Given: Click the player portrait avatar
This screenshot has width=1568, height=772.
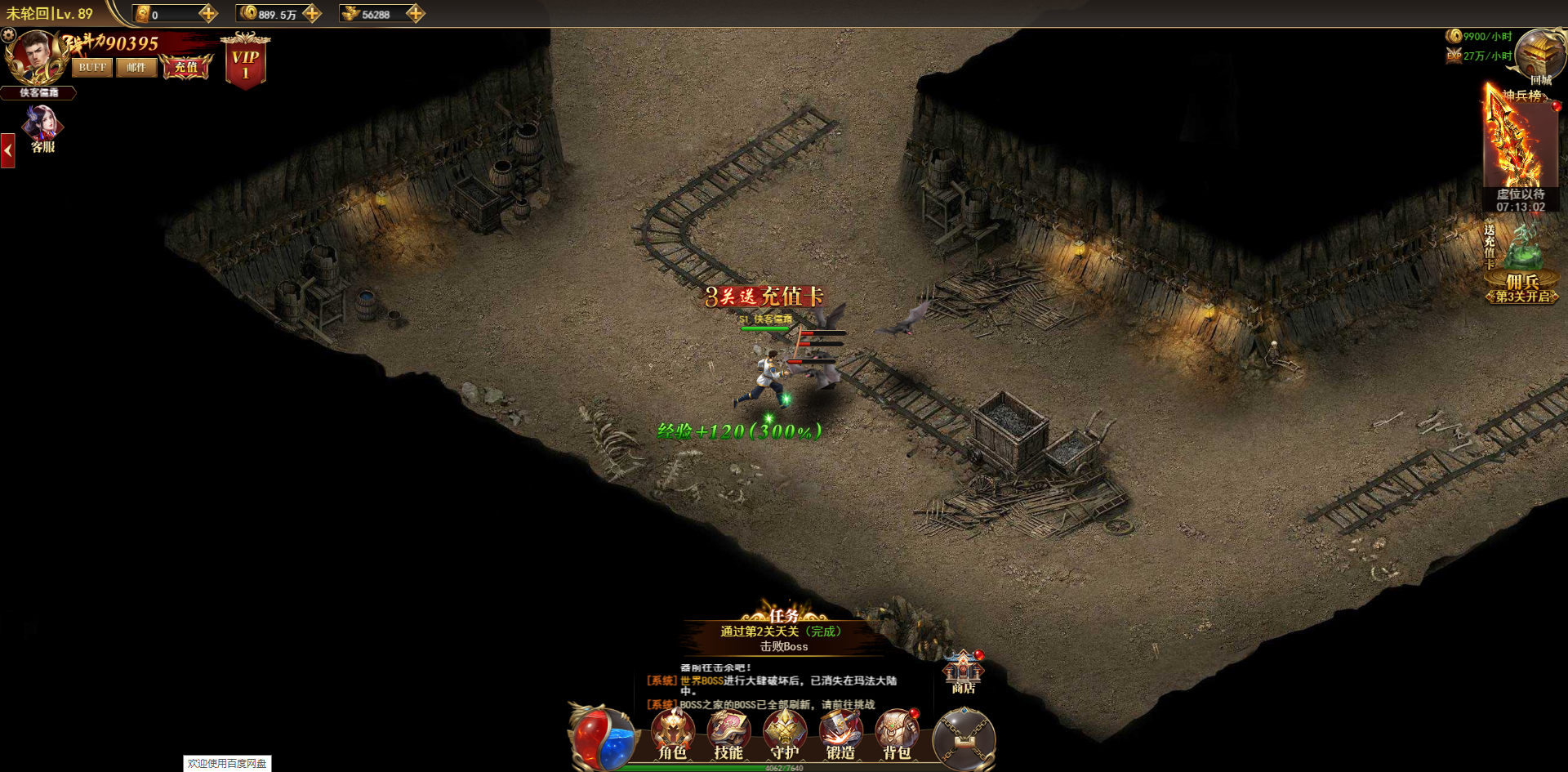Looking at the screenshot, I should [34, 56].
